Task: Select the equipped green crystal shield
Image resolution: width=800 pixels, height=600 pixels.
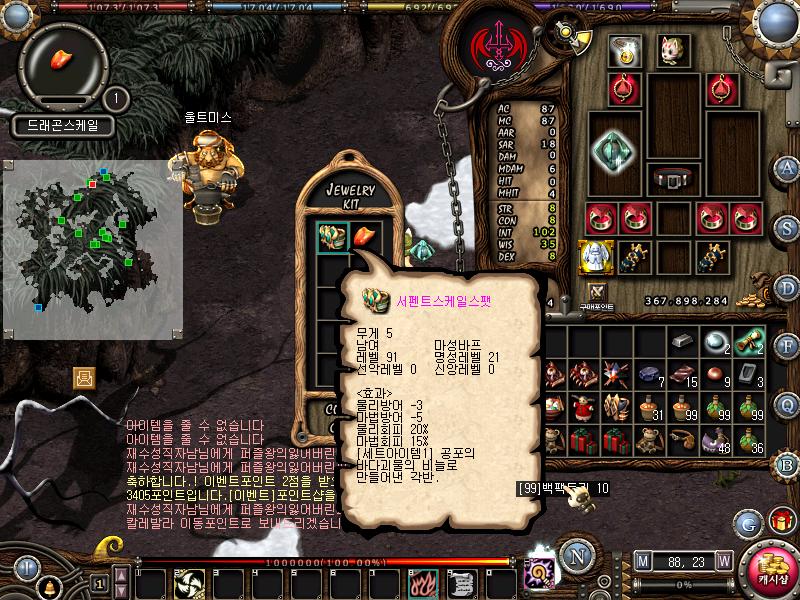Action: click(x=612, y=149)
